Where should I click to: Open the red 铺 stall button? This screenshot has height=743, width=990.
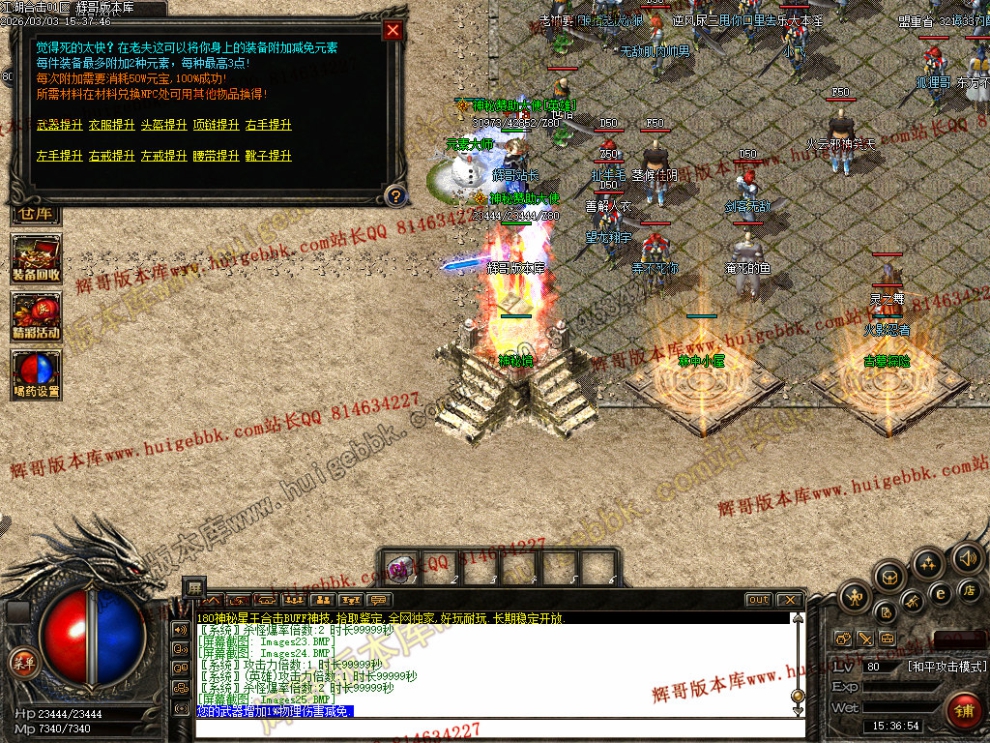(x=964, y=711)
